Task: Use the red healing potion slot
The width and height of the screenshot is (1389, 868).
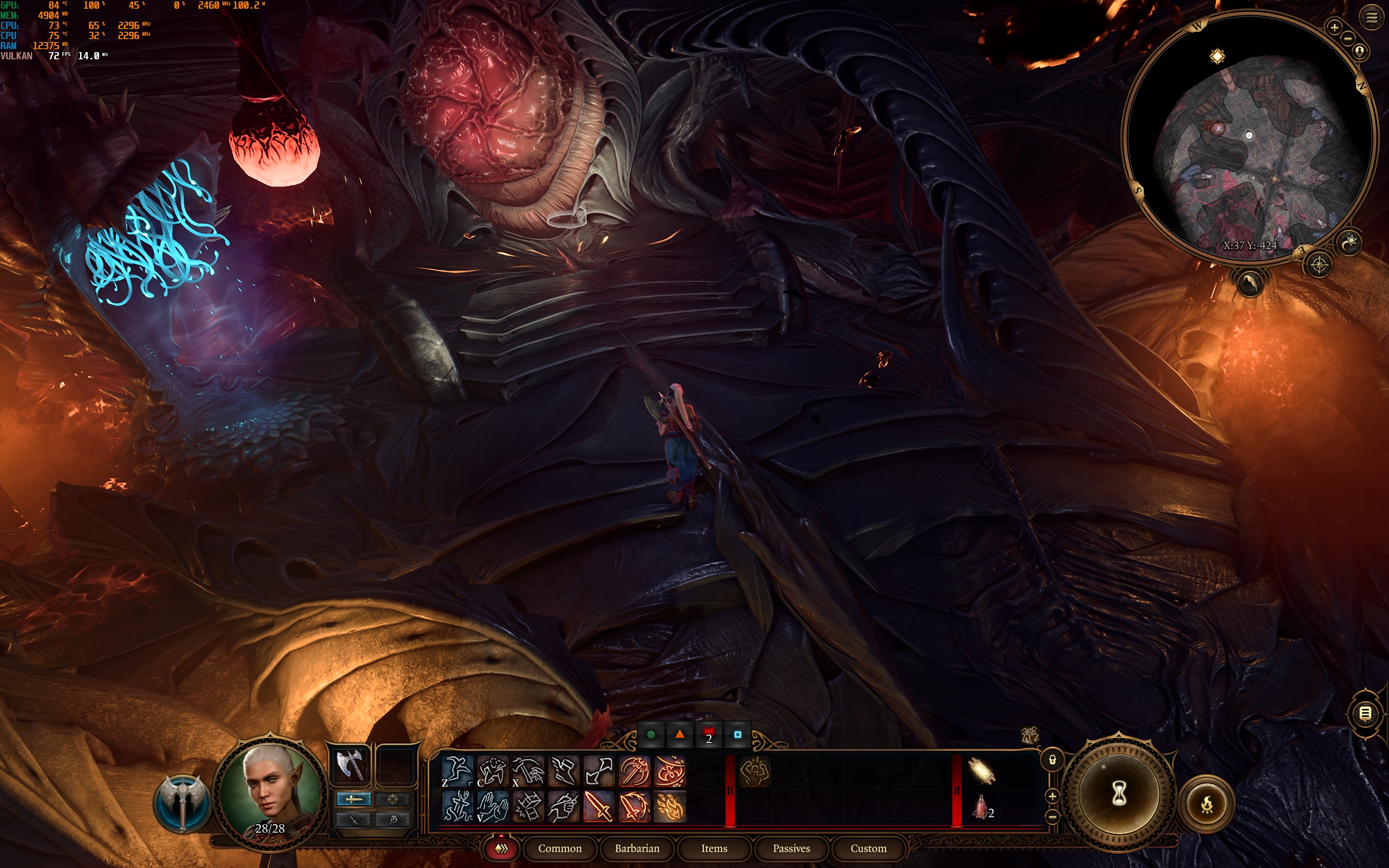Action: (980, 807)
